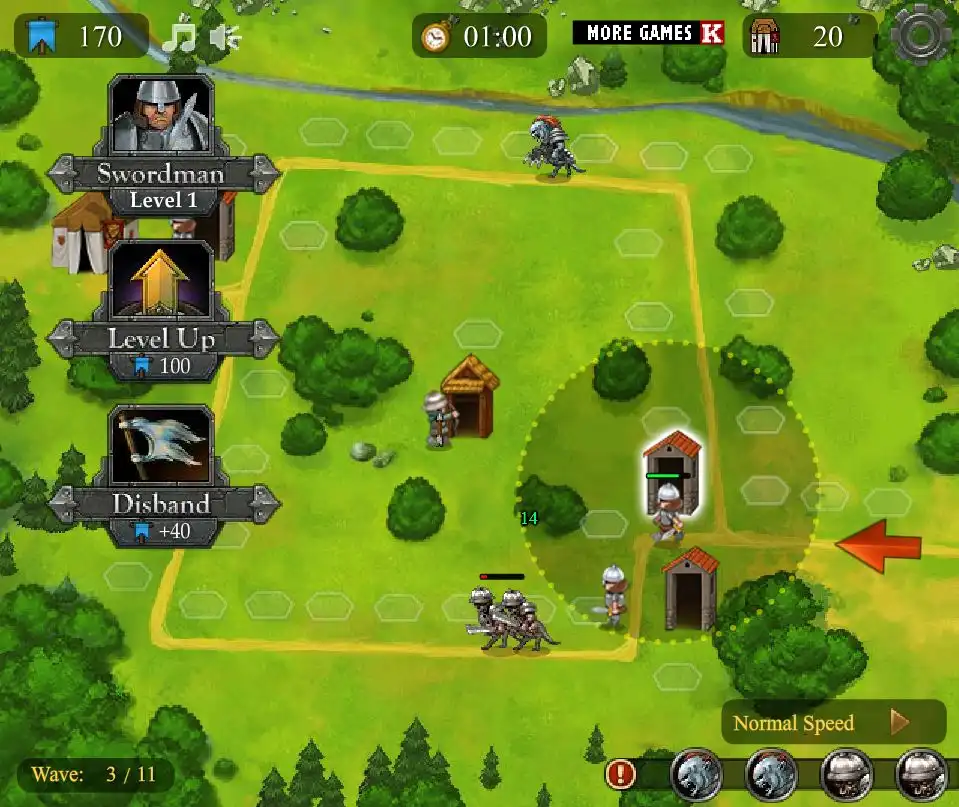
Task: Open settings via the gear icon
Action: pyautogui.click(x=919, y=36)
